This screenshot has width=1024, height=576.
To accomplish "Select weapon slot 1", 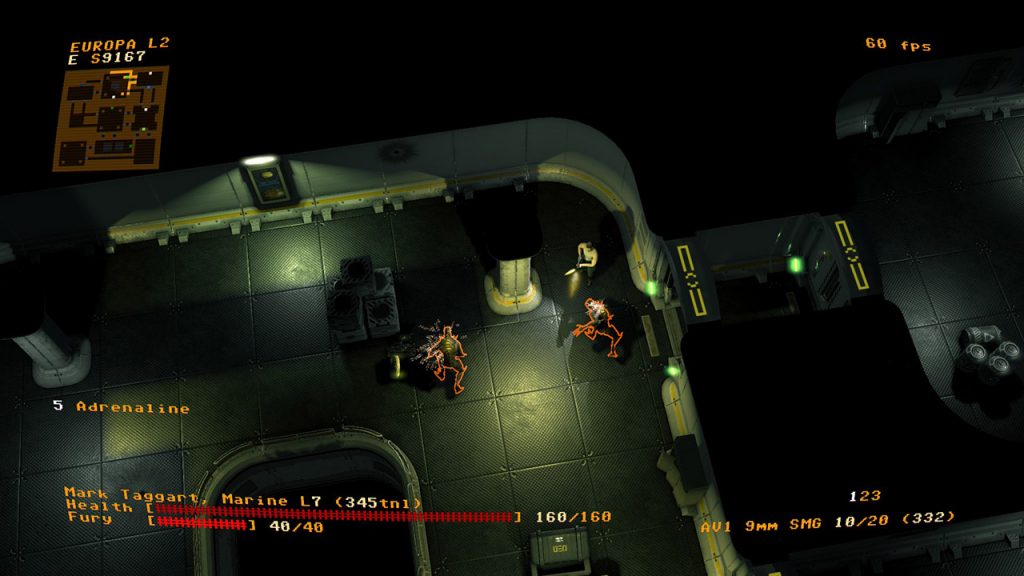I will tap(851, 497).
